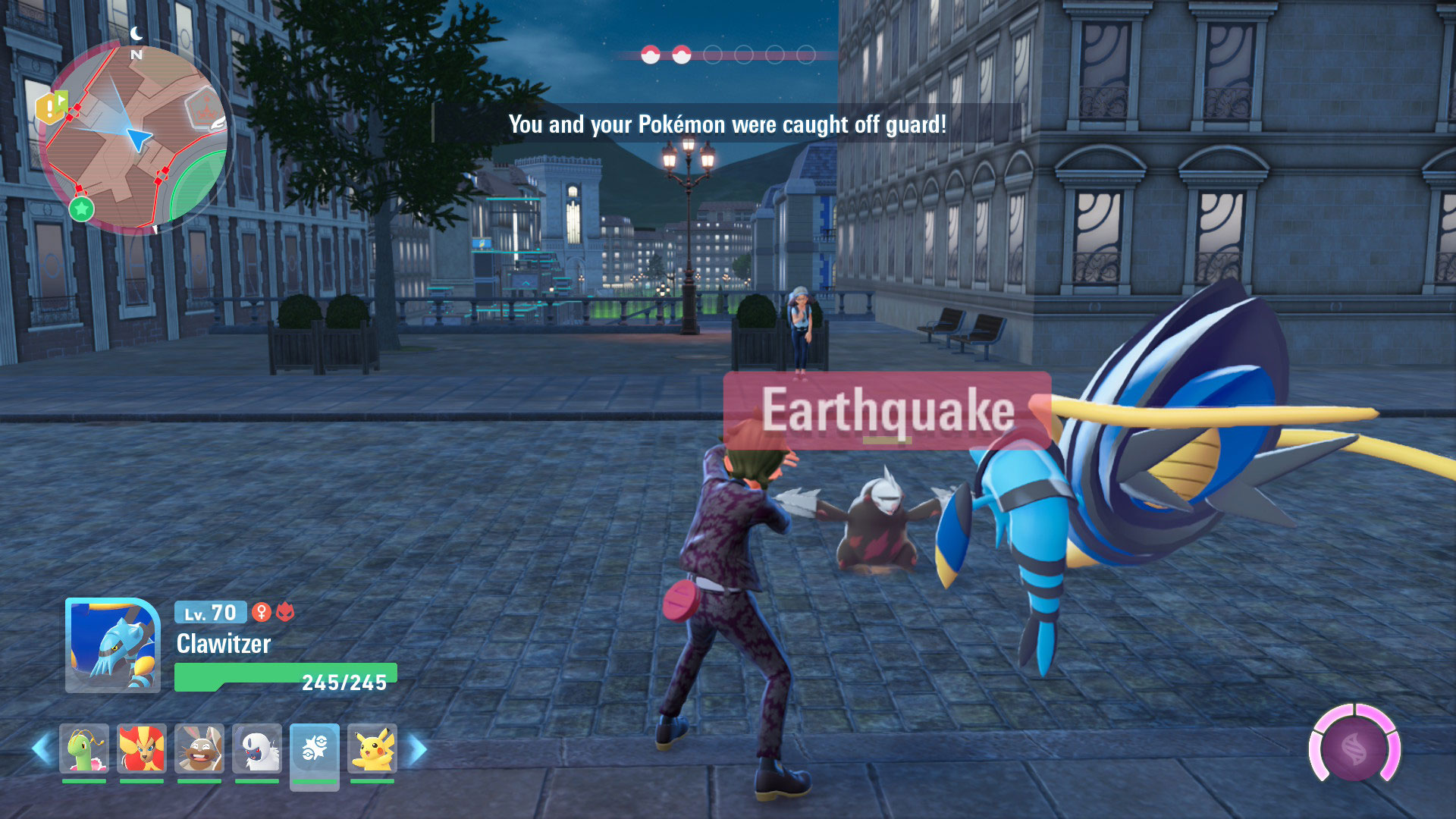The image size is (1456, 819).
Task: Select the crown emblem marker on minimap
Action: (202, 105)
